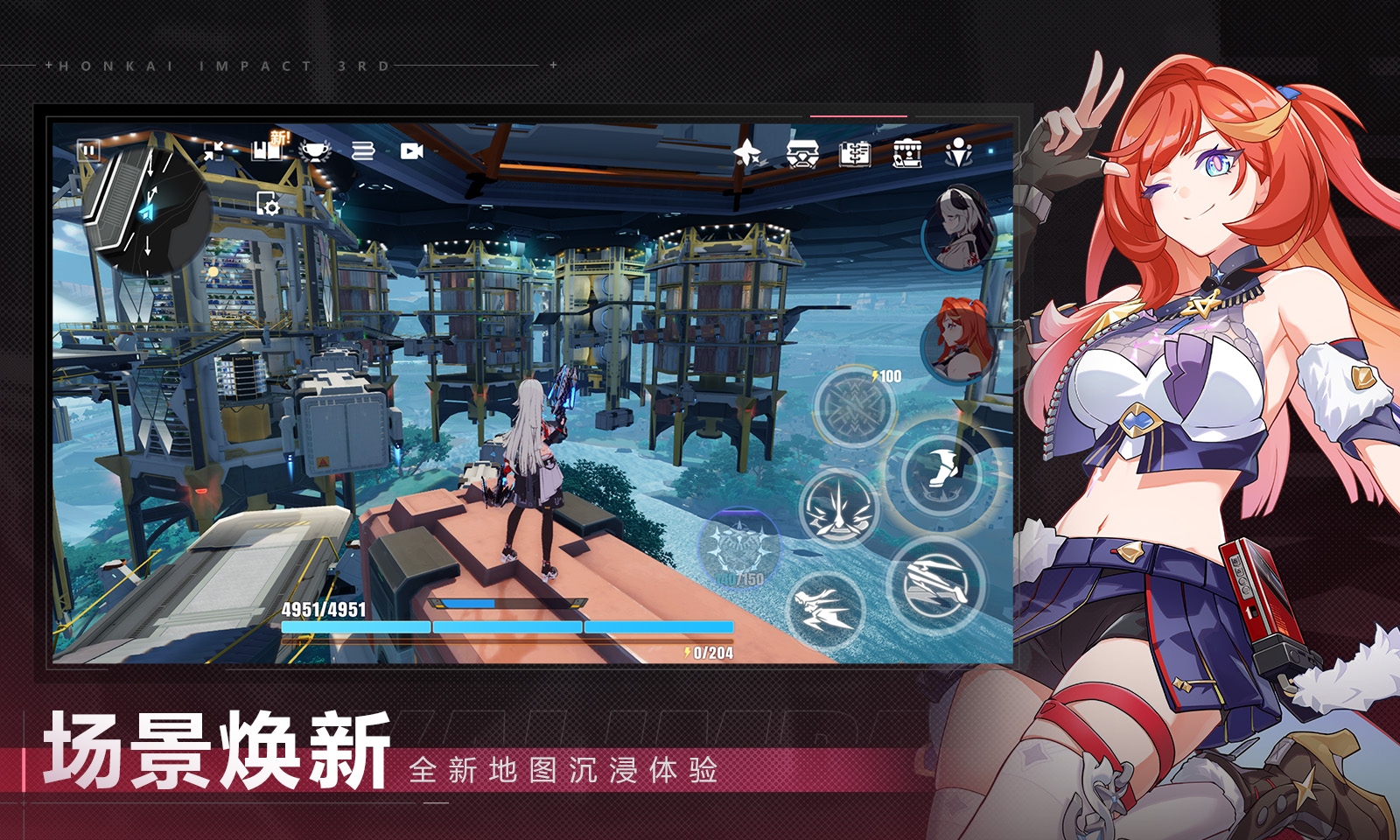The height and width of the screenshot is (840, 1400).
Task: Open the stacked layers icon
Action: [x=362, y=151]
